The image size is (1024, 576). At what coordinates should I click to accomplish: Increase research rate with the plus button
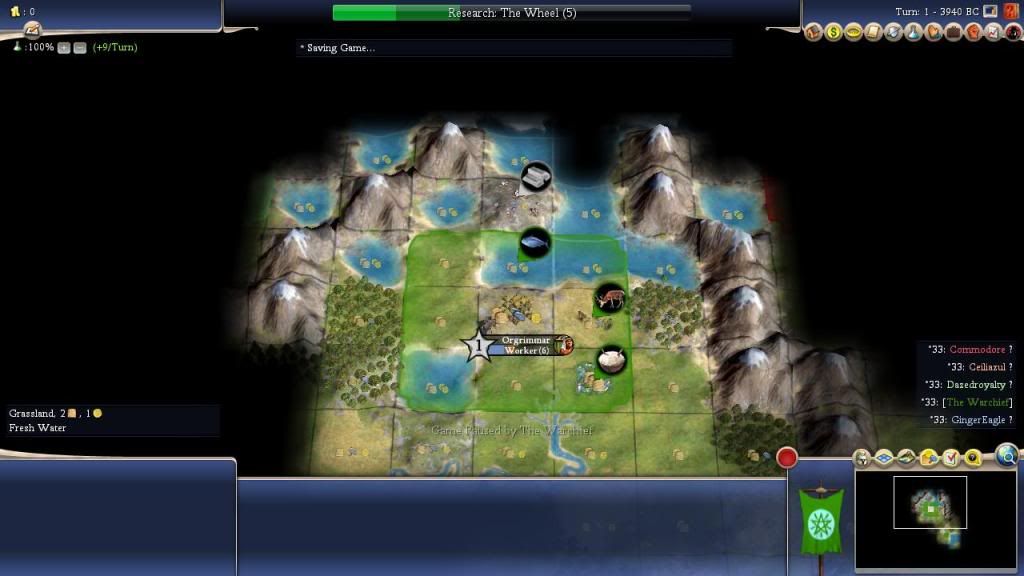(x=64, y=47)
